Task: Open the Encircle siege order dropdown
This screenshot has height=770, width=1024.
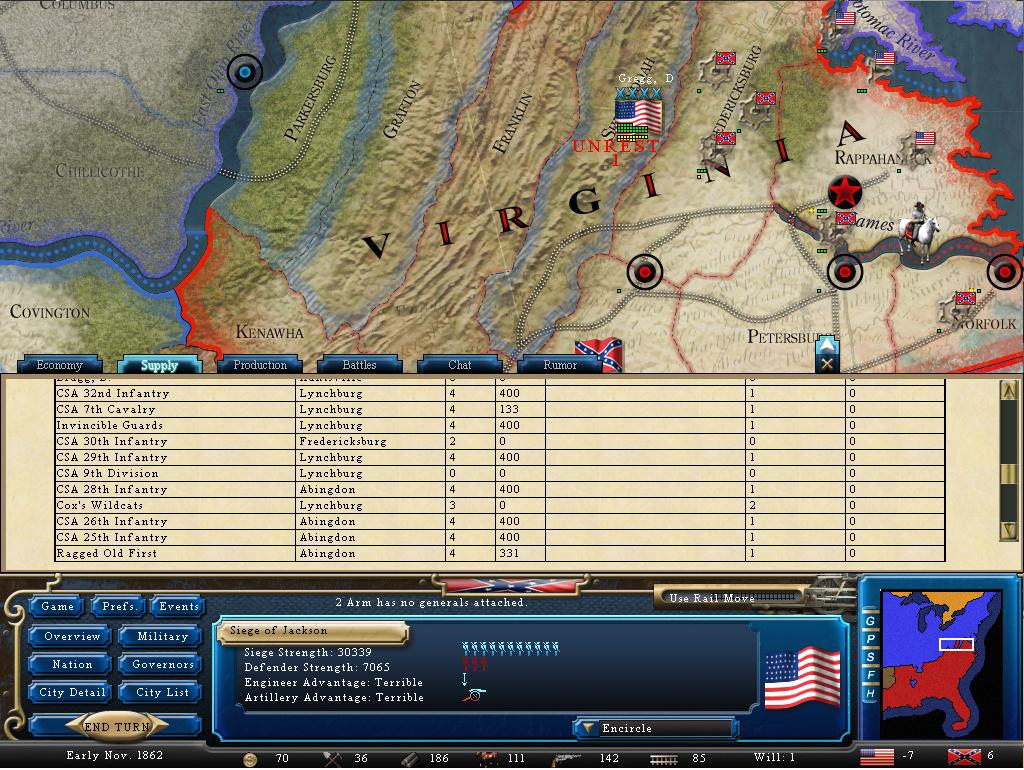Action: (655, 729)
